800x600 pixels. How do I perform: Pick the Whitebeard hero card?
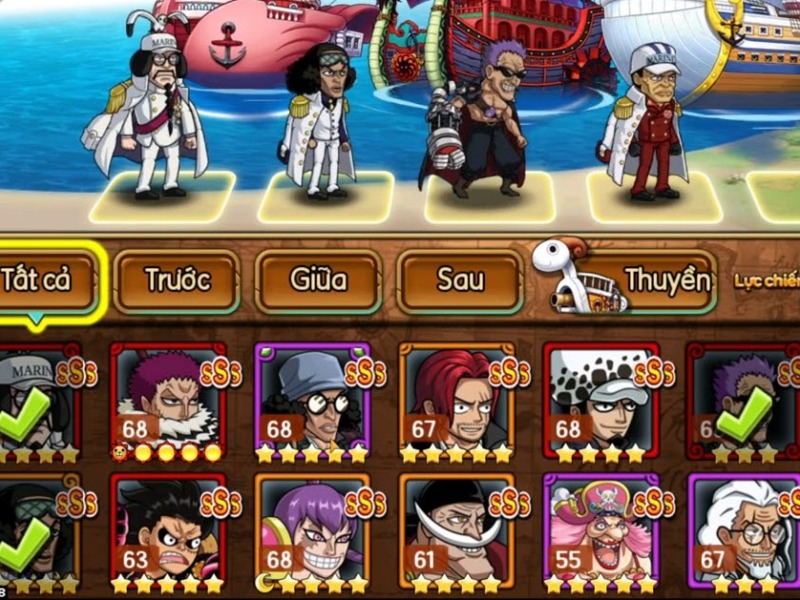click(x=456, y=530)
